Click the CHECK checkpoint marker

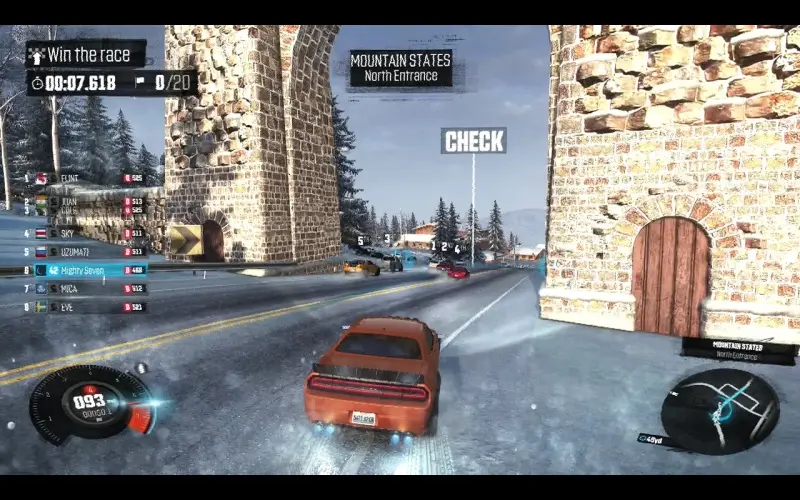[474, 141]
